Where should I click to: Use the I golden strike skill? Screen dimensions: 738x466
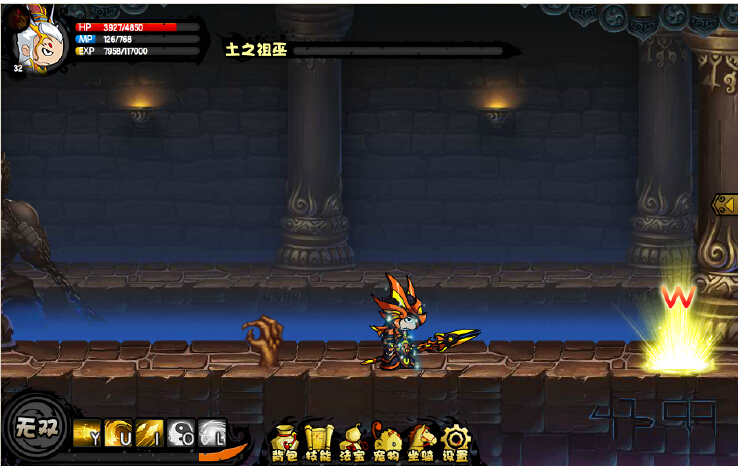tap(150, 432)
